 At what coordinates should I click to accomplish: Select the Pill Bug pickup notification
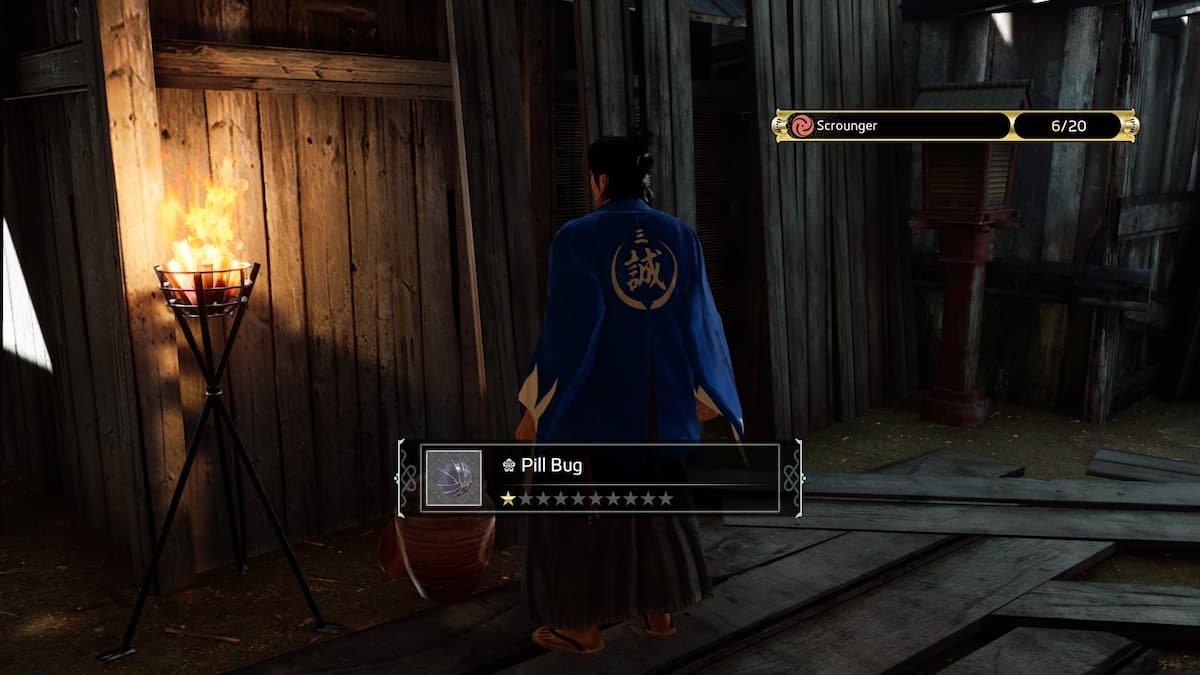[600, 478]
